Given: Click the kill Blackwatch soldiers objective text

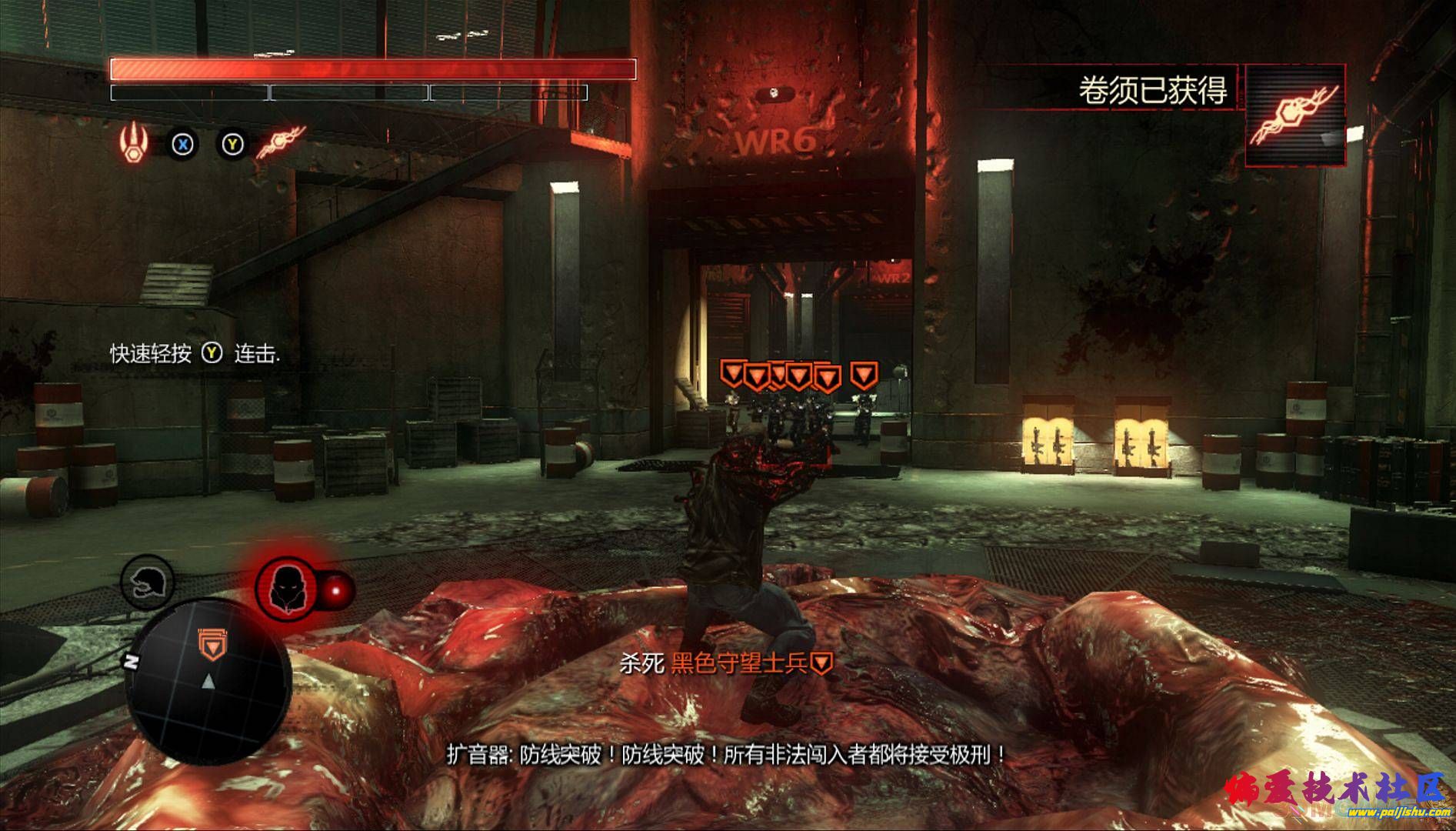Looking at the screenshot, I should pos(727,663).
